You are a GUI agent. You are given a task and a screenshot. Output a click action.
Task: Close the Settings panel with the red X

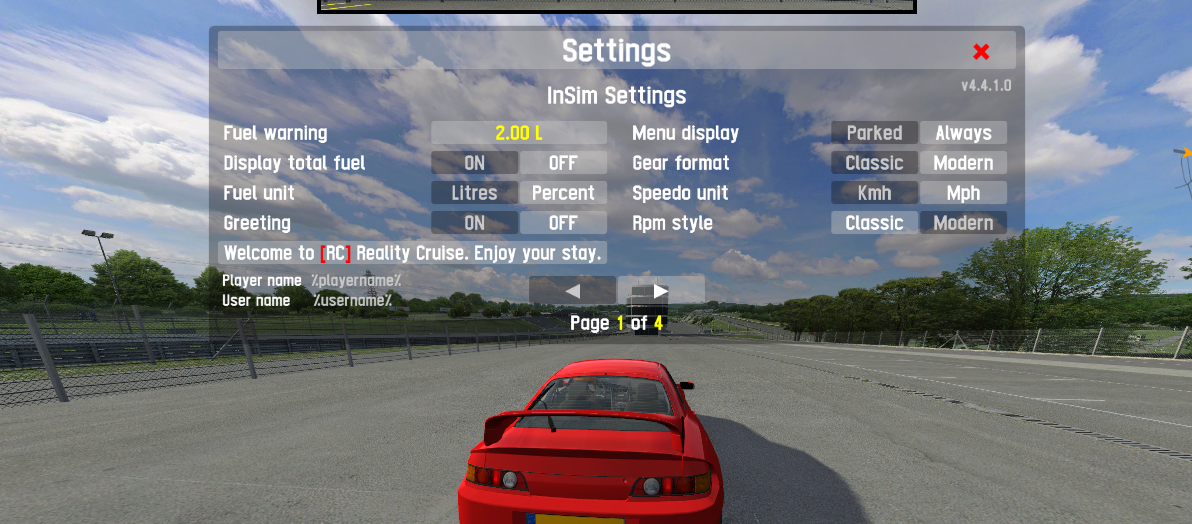coord(981,52)
